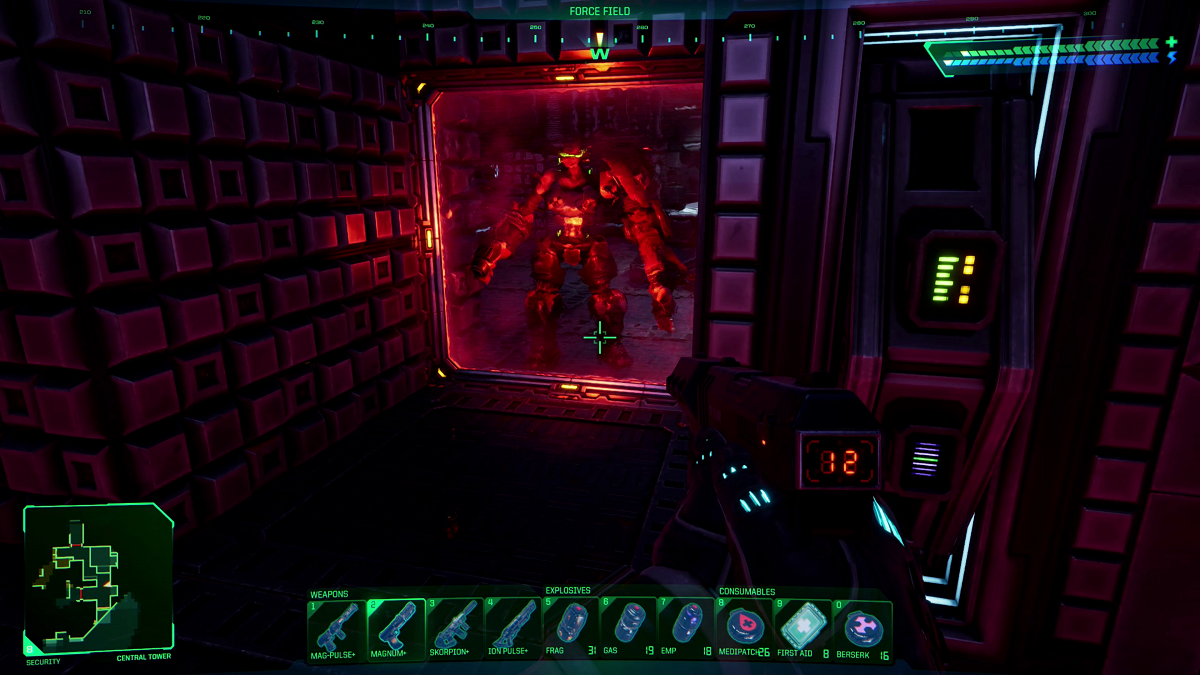
Task: Pick the Gas grenade slot
Action: pyautogui.click(x=629, y=628)
